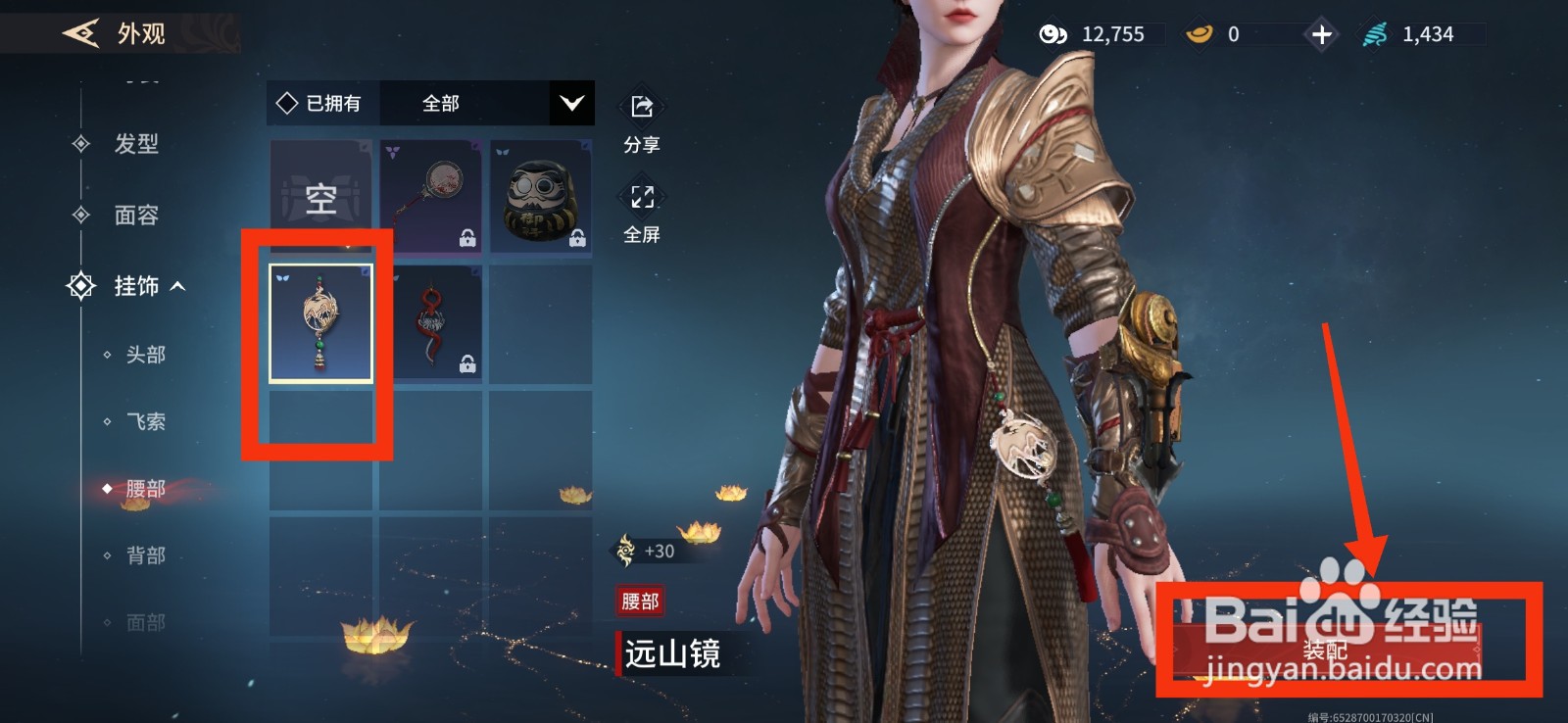Select the 头部 head subcategory

tap(145, 355)
